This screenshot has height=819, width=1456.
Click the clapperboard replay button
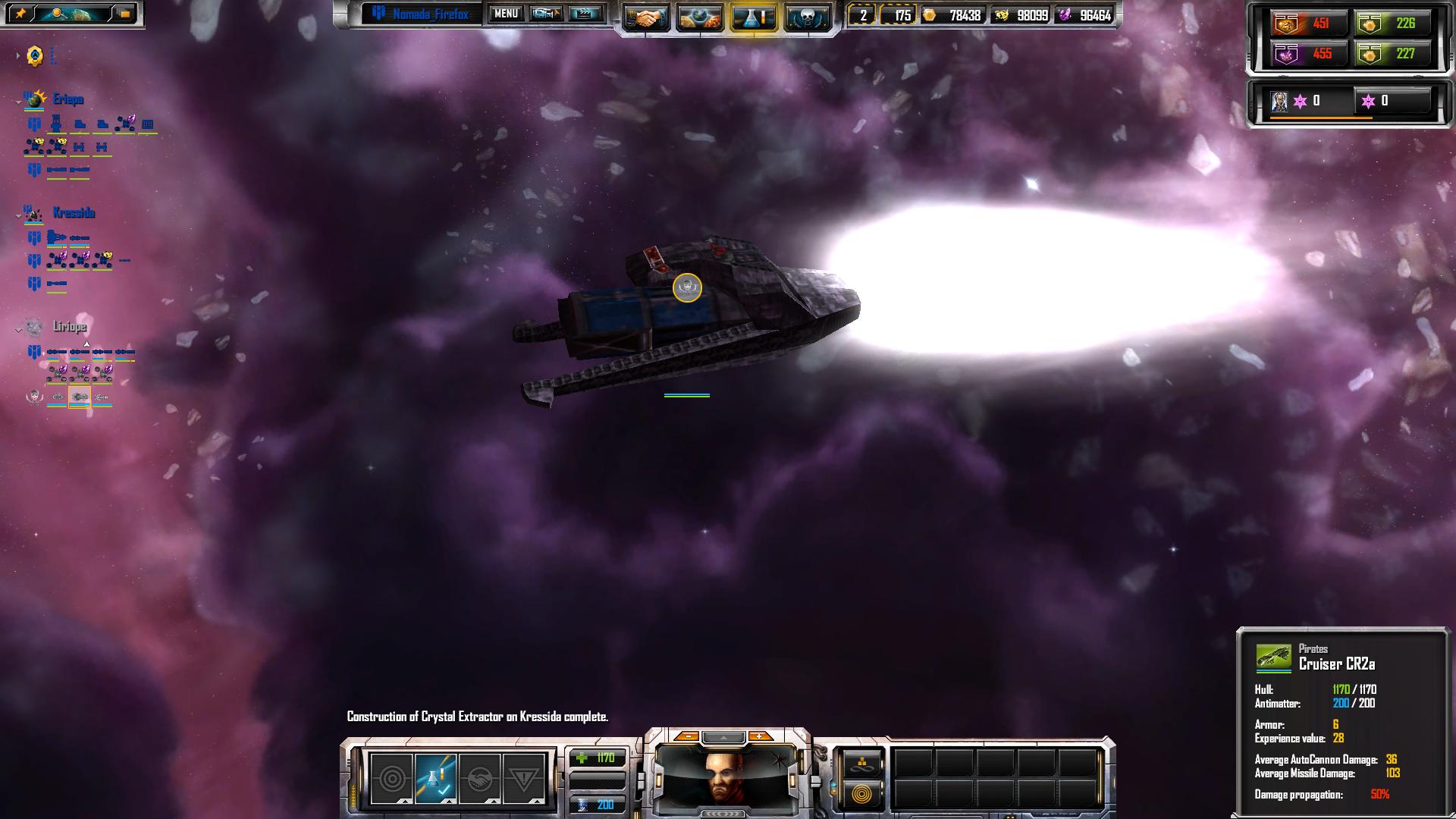(x=585, y=14)
